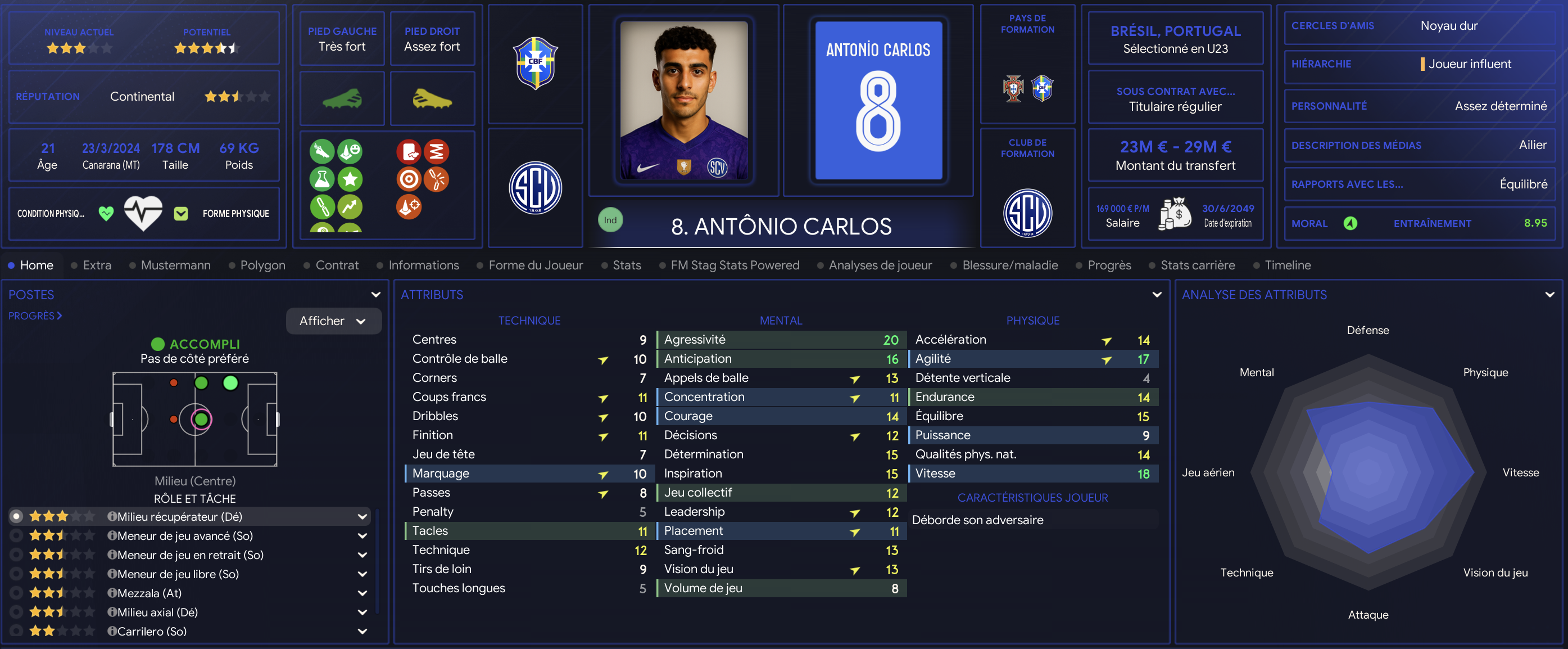Select the Polygon tab

[262, 265]
